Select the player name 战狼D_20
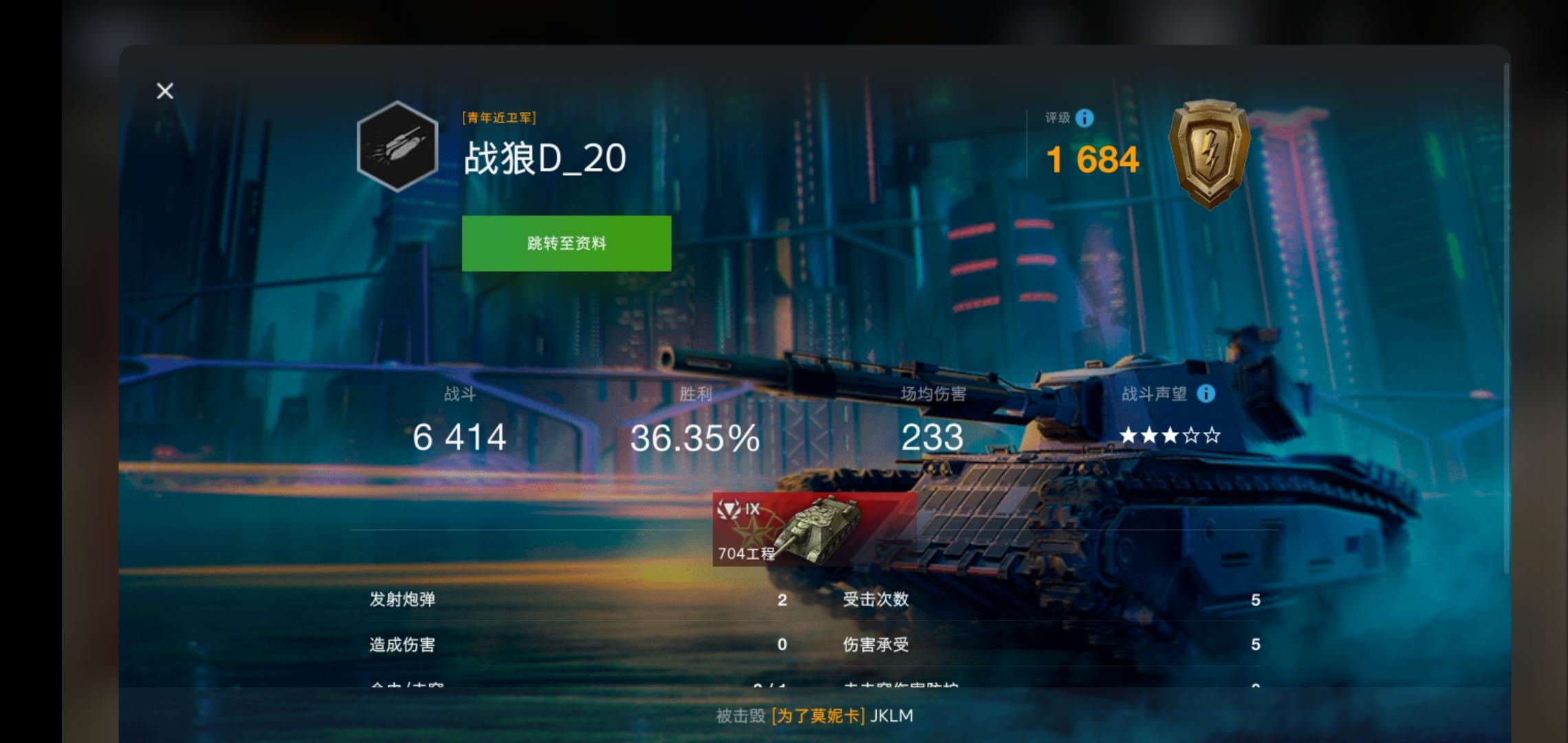The width and height of the screenshot is (1568, 743). pyautogui.click(x=547, y=157)
